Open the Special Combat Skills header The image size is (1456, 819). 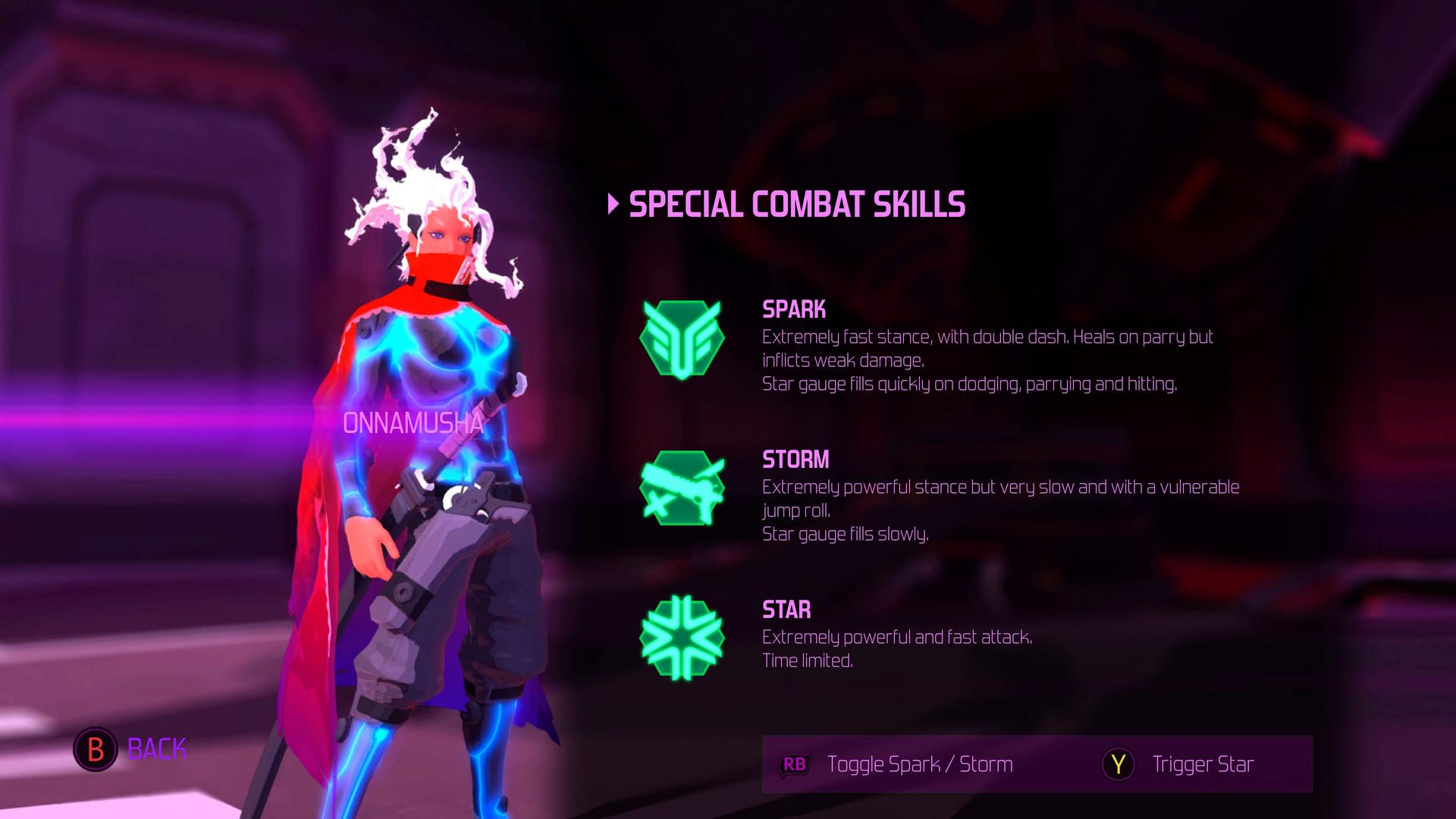796,202
